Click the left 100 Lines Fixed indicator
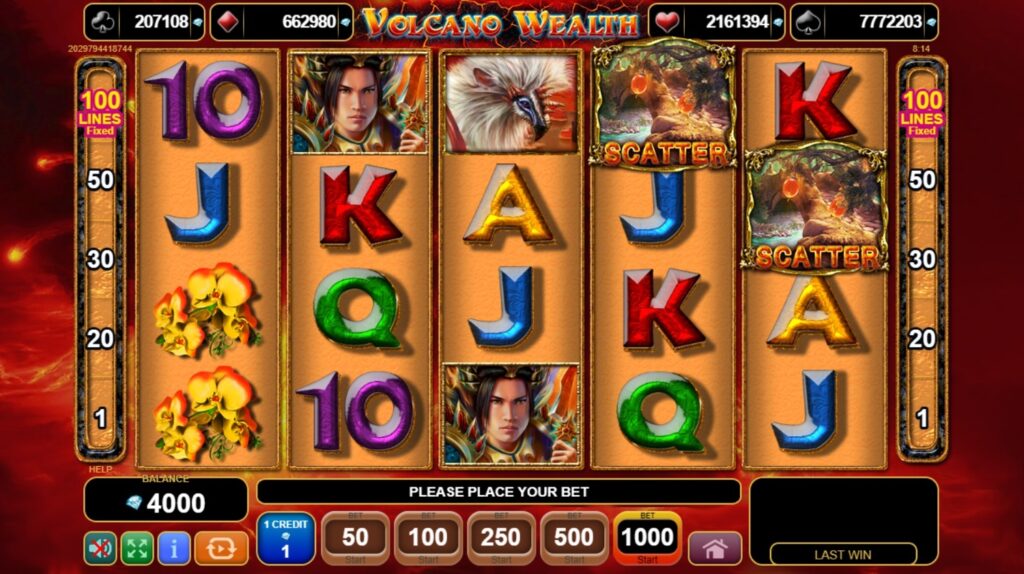The width and height of the screenshot is (1024, 574). (x=101, y=112)
